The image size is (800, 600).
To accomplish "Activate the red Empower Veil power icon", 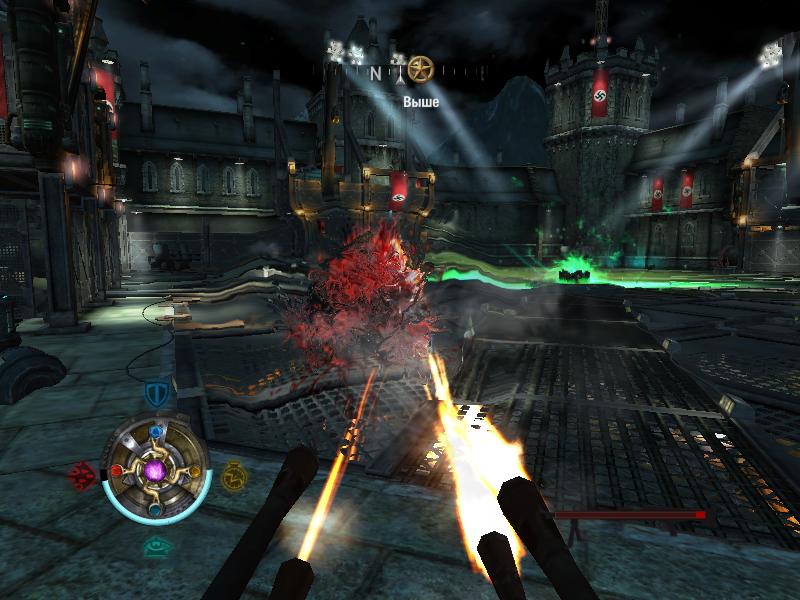I will click(x=81, y=473).
